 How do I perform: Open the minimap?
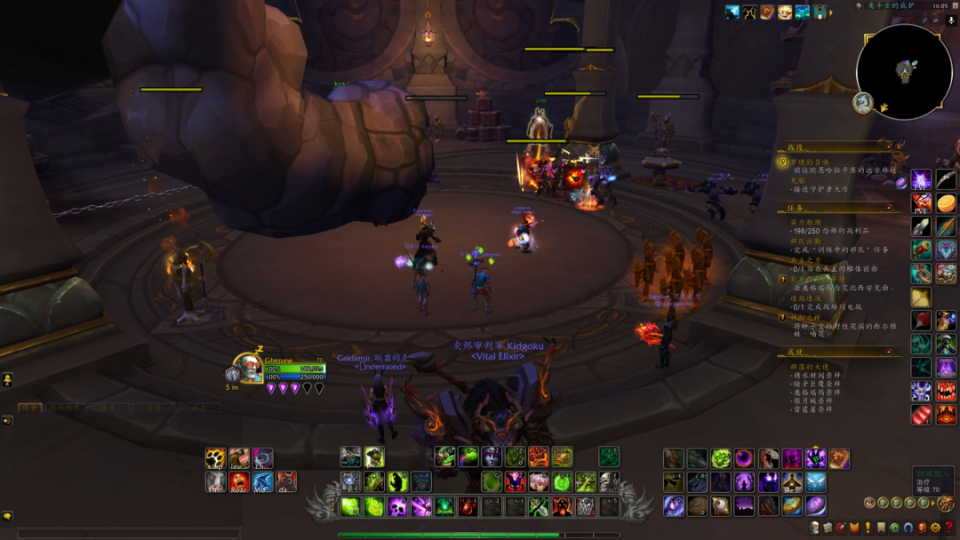(904, 71)
